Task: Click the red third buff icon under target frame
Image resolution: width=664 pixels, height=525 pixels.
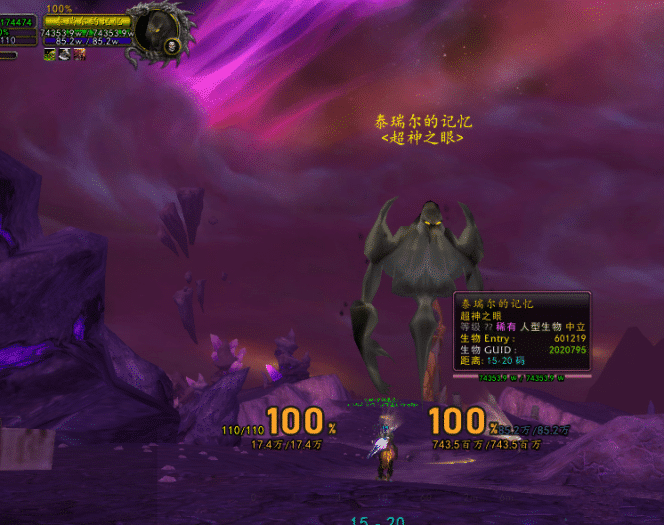Action: 78,54
